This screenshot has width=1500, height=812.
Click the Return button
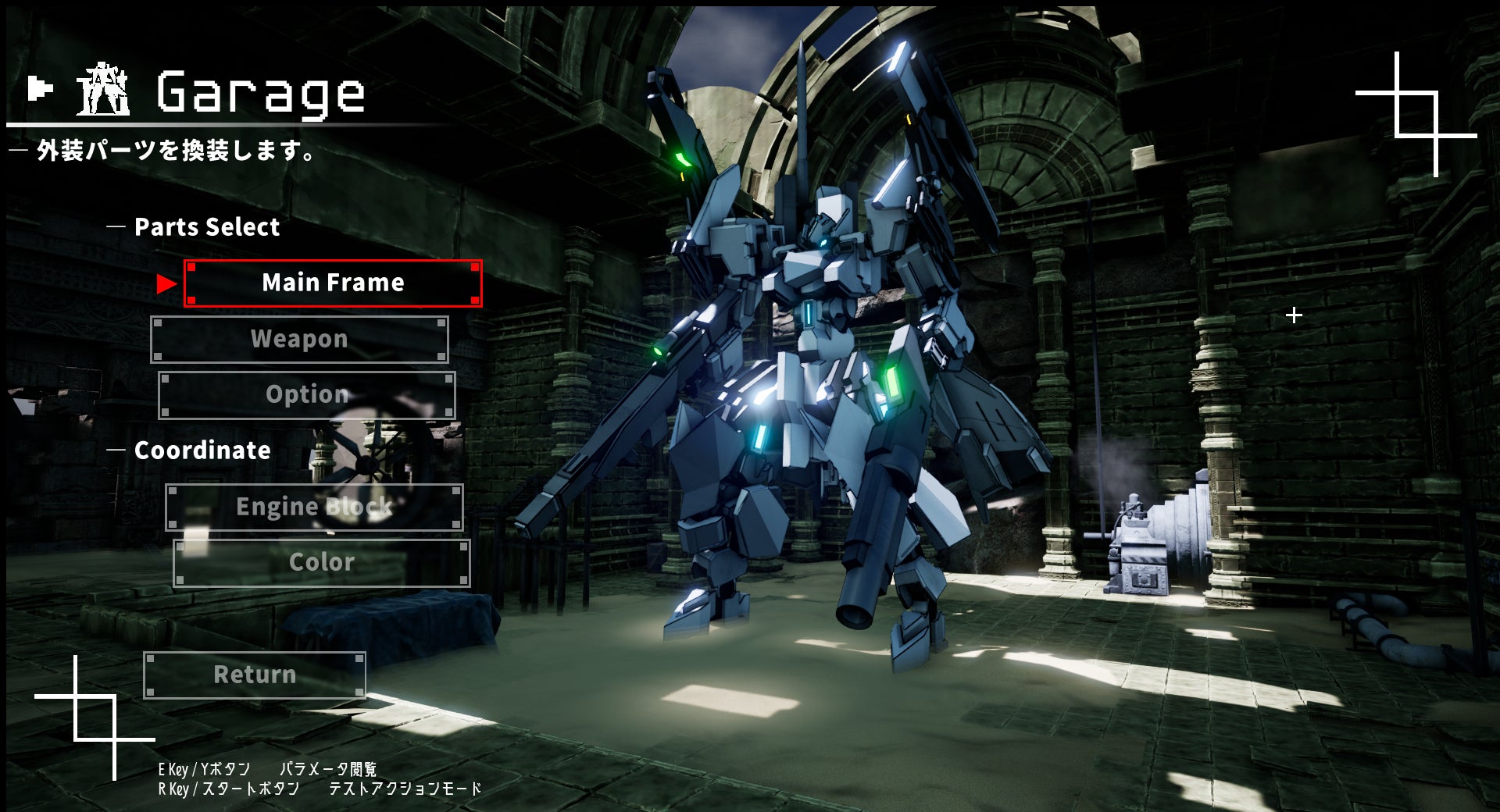[x=255, y=675]
